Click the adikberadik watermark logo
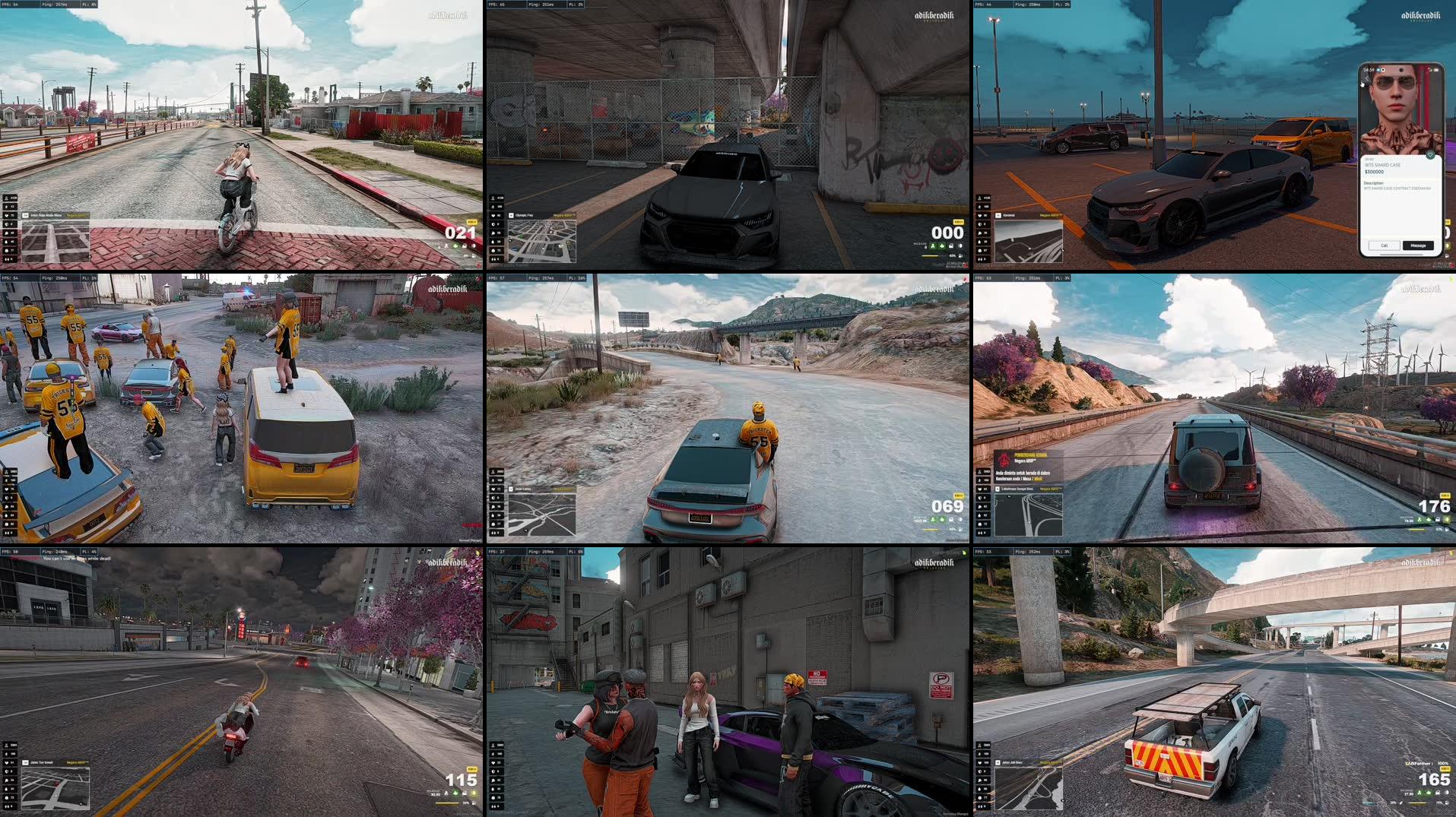This screenshot has height=817, width=1456. [448, 14]
